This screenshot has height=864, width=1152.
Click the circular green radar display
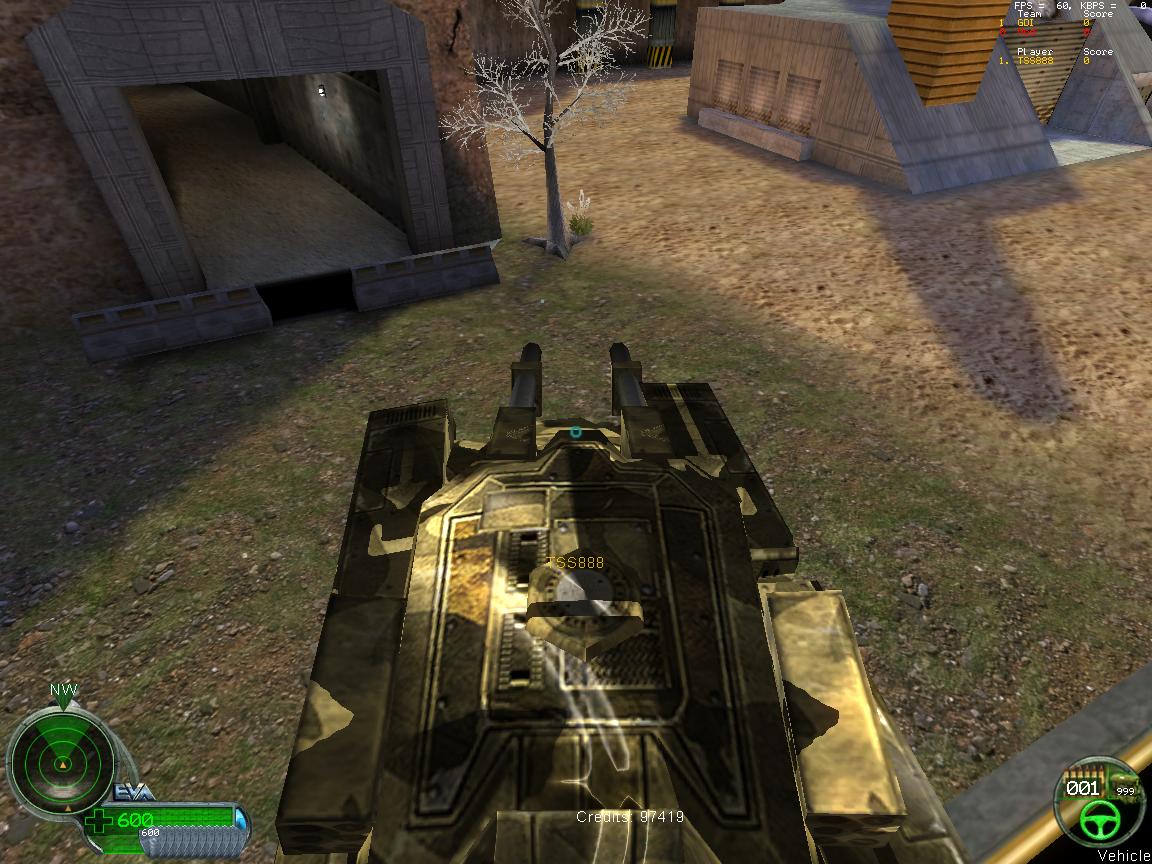[x=62, y=766]
